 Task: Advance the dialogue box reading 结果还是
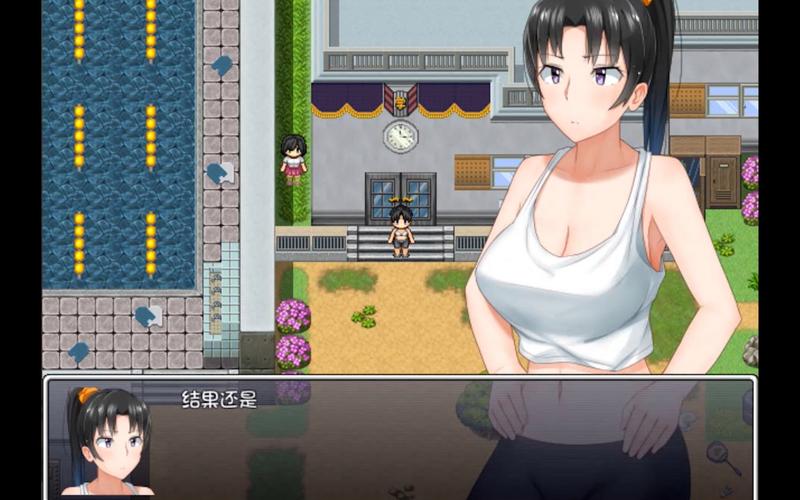(x=400, y=437)
